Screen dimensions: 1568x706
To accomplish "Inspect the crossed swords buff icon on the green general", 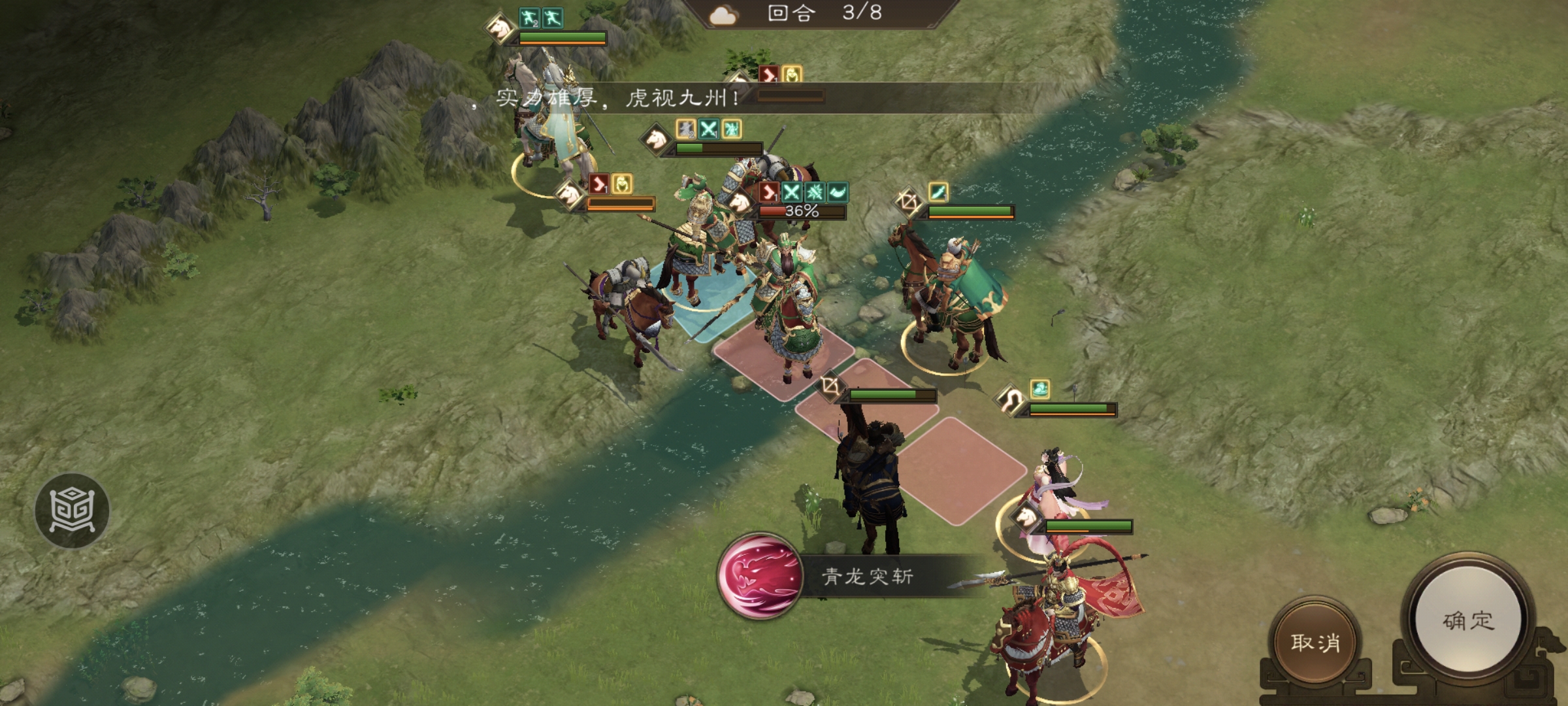I will tap(791, 192).
